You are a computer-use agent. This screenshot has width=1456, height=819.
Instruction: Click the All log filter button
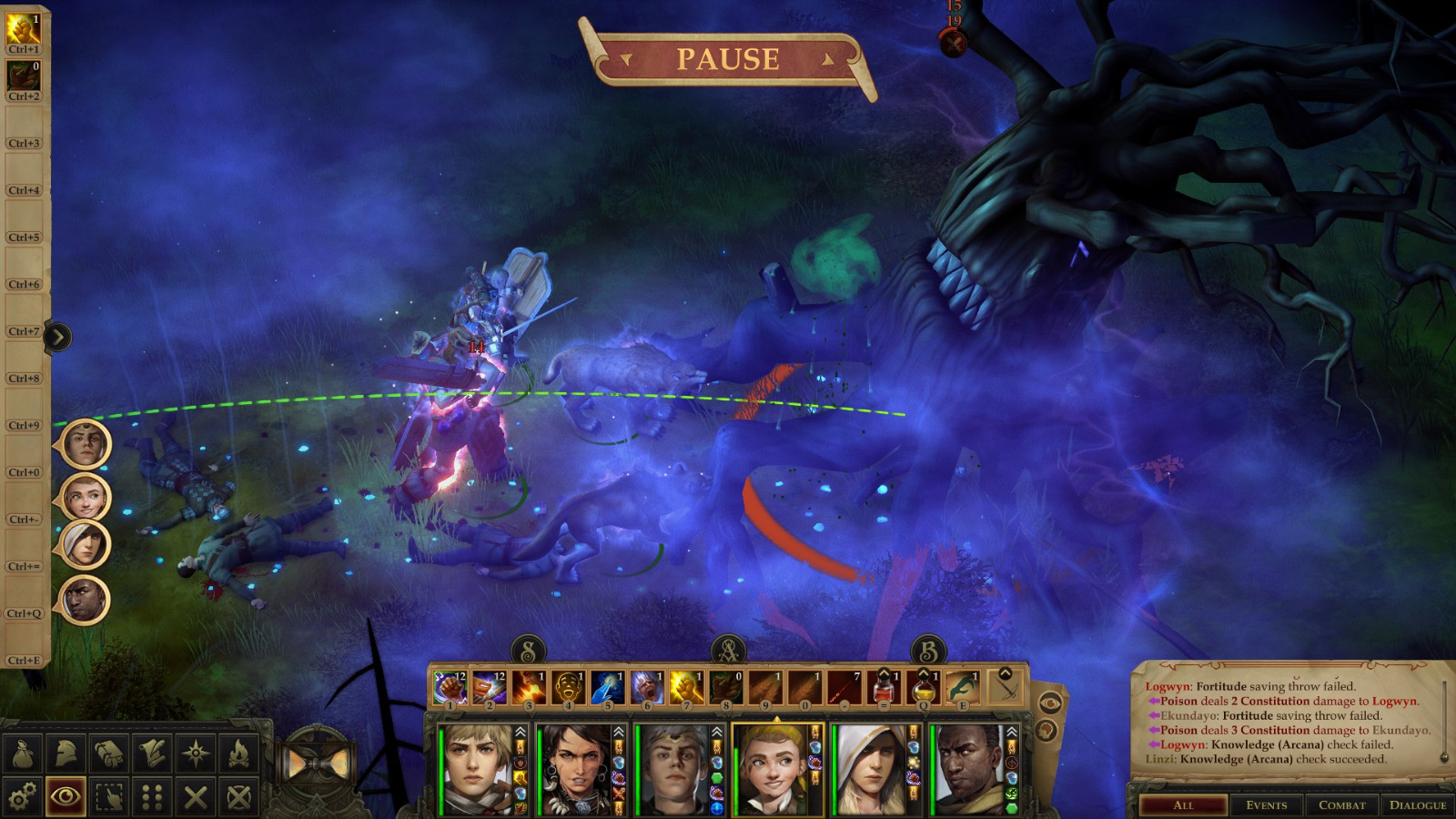(1184, 804)
